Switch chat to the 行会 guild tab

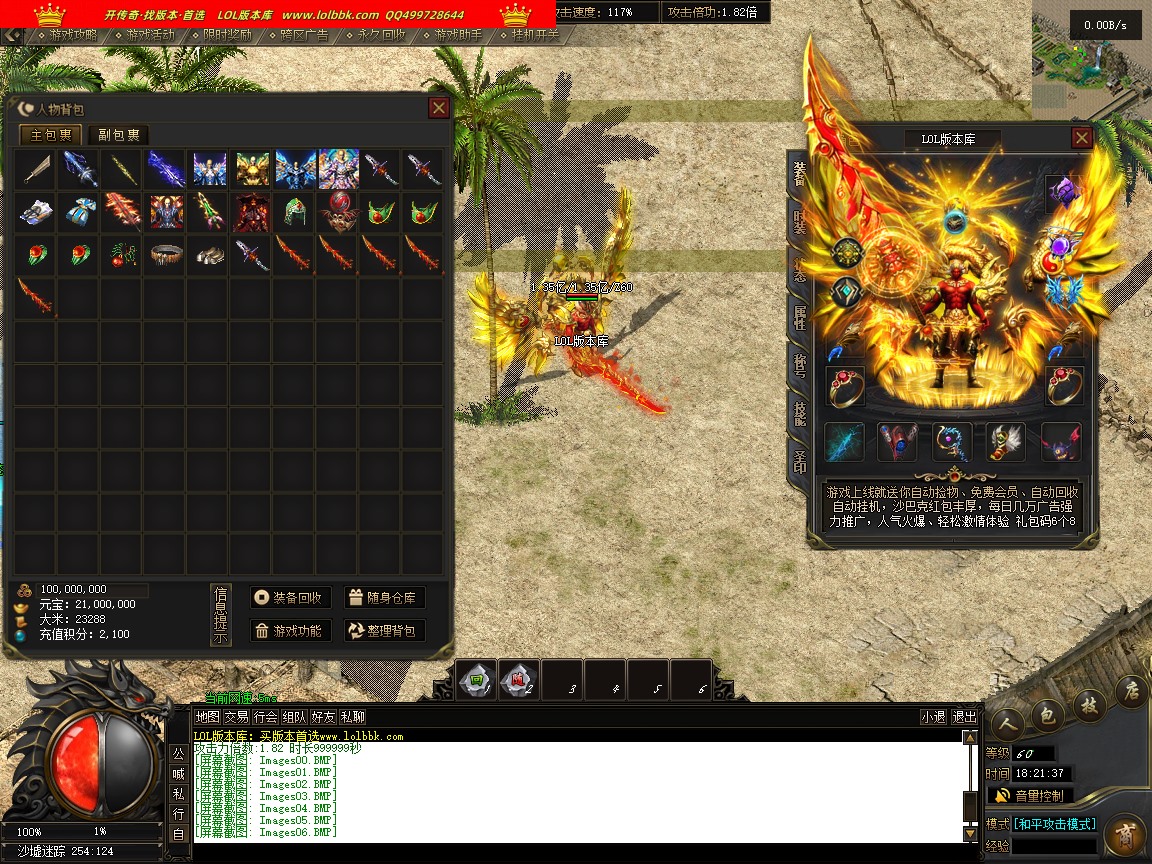click(x=265, y=717)
